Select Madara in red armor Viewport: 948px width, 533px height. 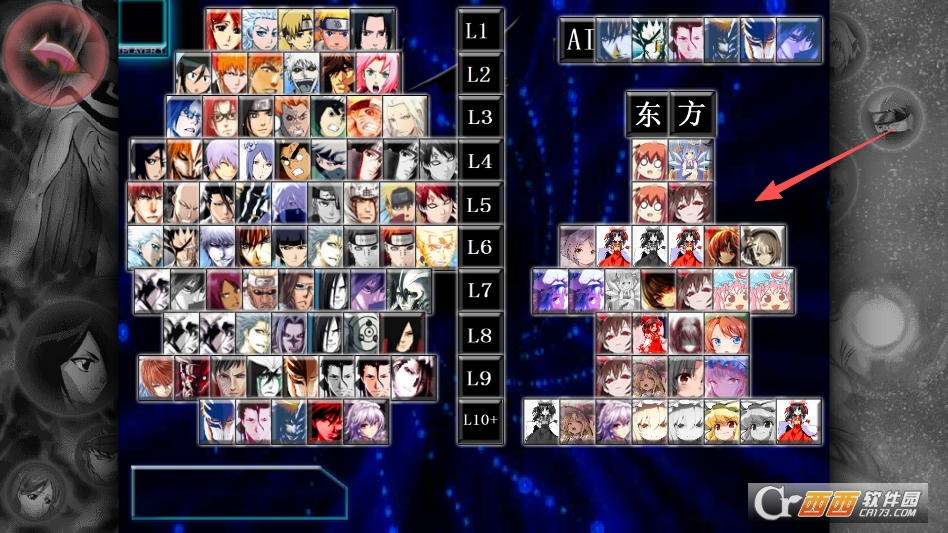pos(400,332)
